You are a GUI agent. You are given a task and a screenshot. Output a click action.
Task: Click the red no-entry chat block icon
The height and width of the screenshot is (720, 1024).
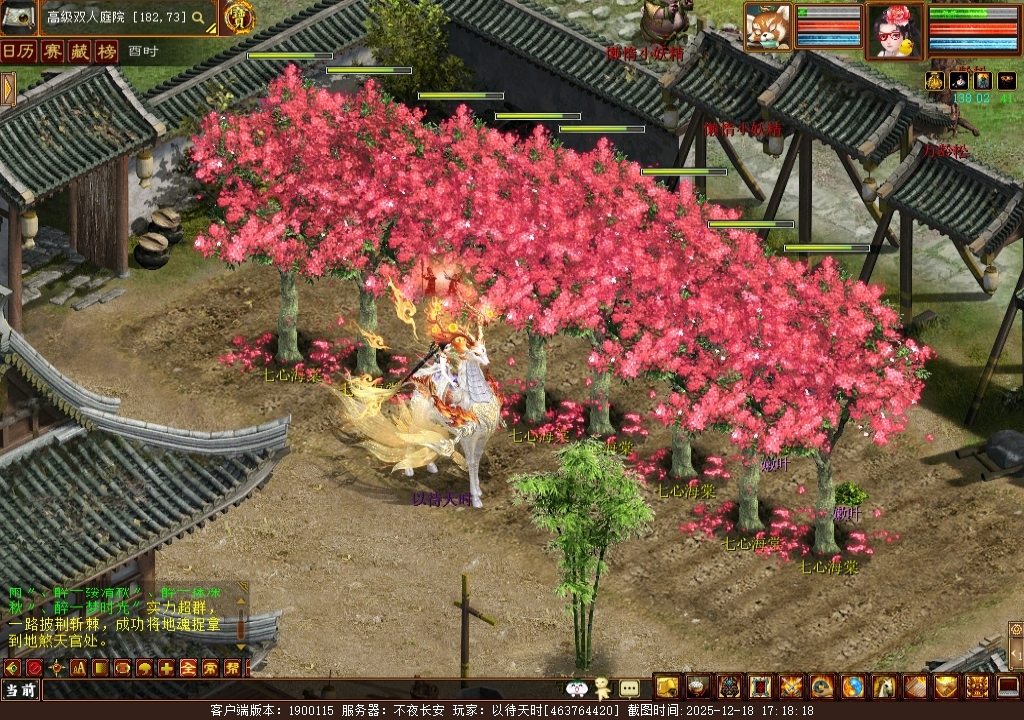click(x=34, y=668)
